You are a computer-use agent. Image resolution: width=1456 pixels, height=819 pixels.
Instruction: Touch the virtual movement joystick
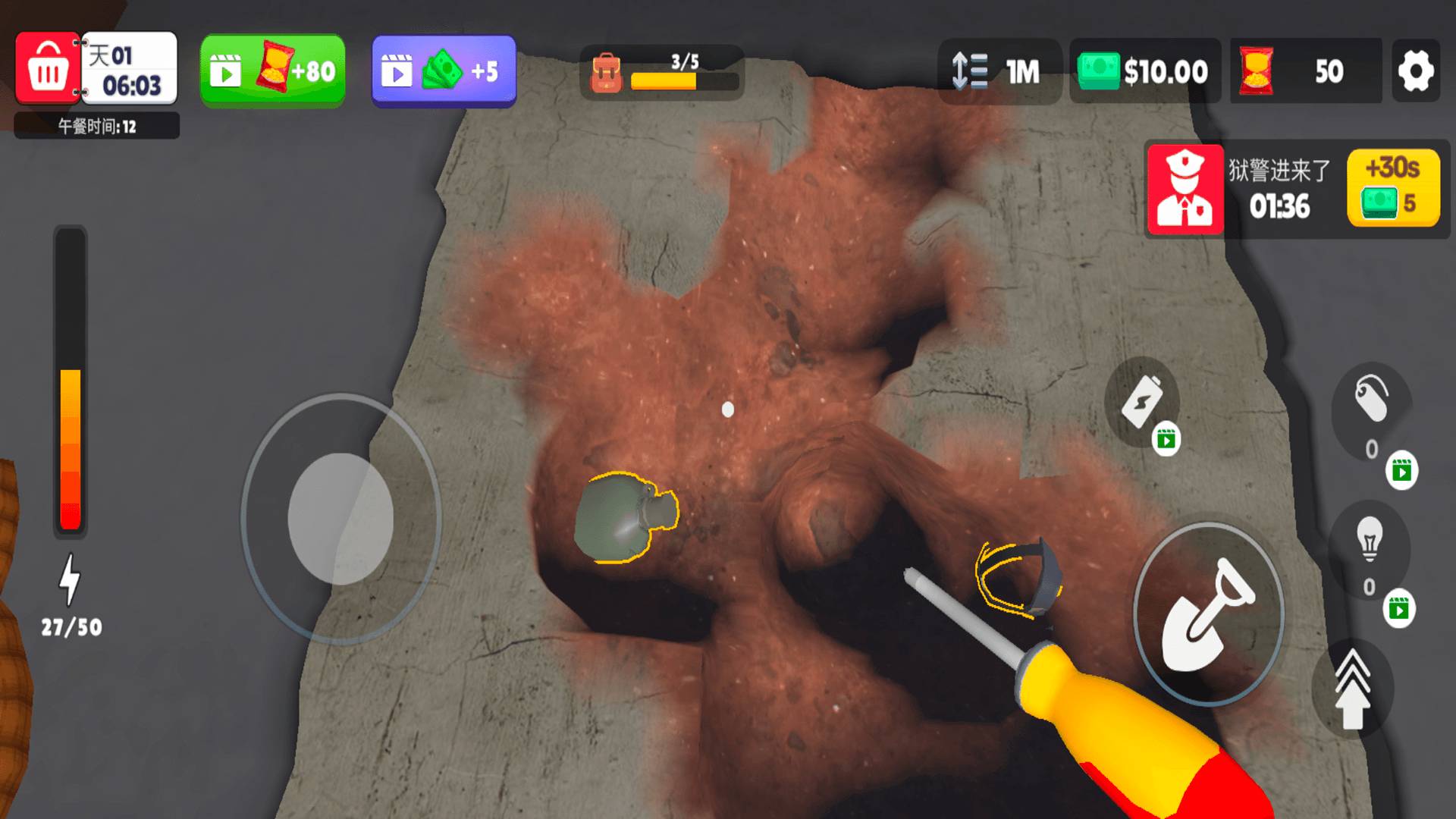(x=340, y=519)
